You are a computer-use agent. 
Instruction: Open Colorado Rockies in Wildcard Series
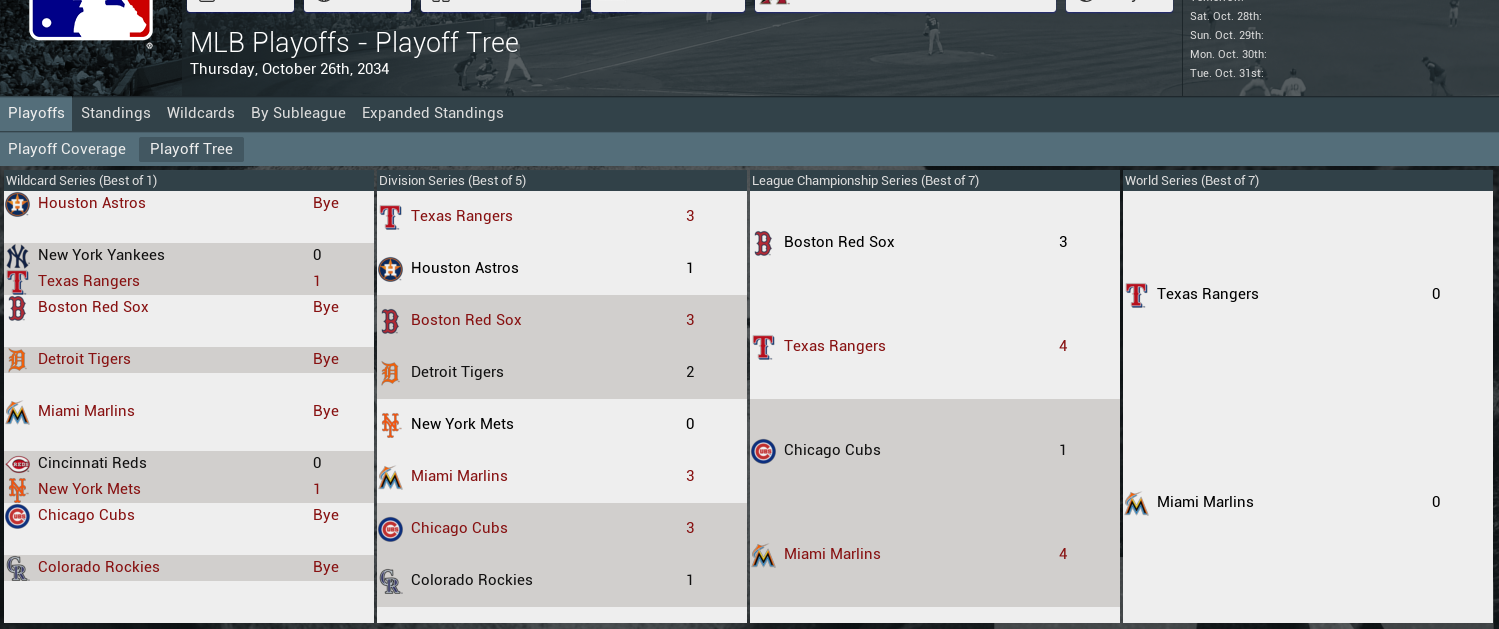click(x=99, y=567)
